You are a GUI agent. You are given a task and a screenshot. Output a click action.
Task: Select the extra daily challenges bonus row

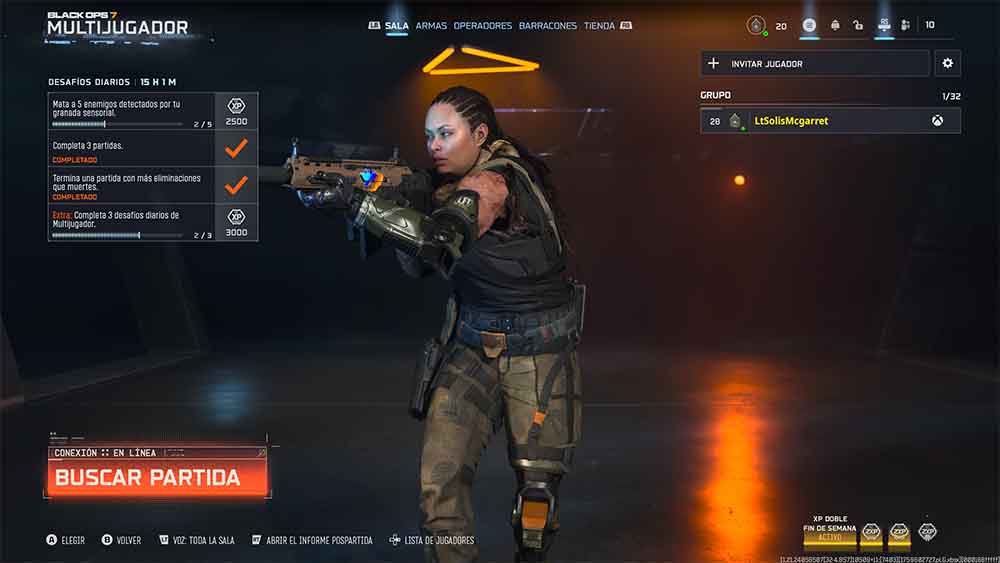[152, 222]
